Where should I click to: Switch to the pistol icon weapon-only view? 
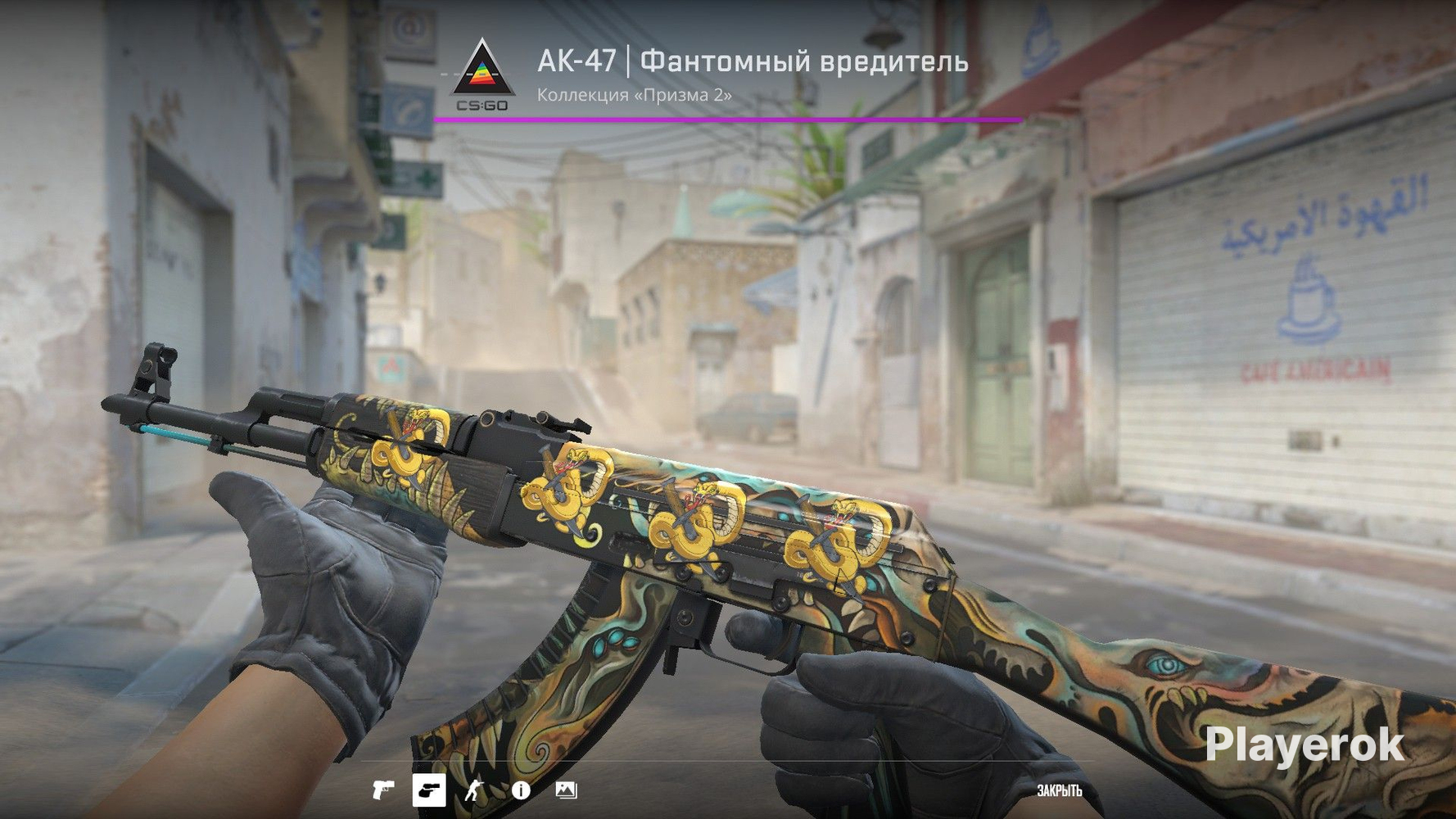click(x=382, y=790)
